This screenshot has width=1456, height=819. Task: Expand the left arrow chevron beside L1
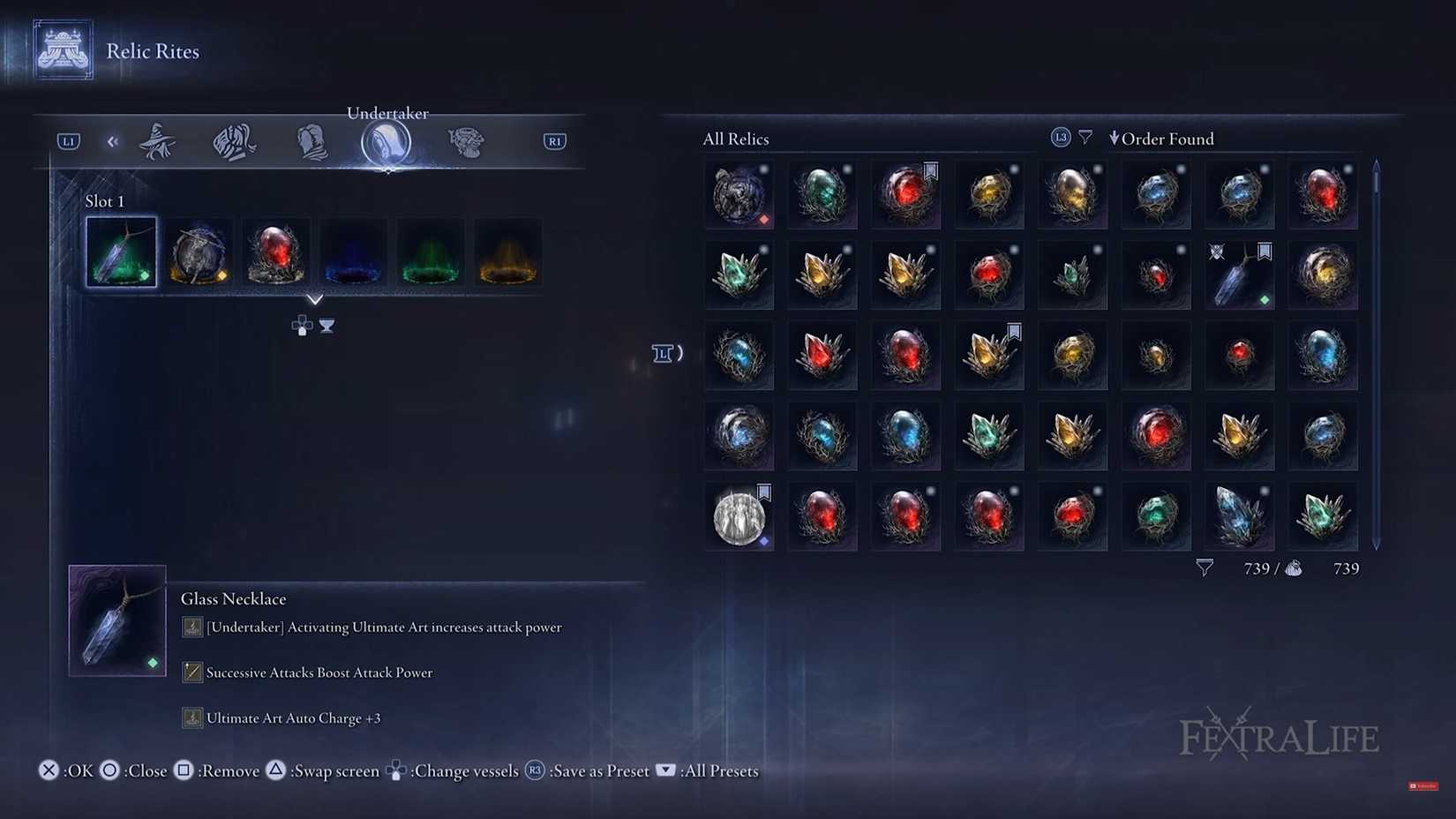pyautogui.click(x=112, y=140)
